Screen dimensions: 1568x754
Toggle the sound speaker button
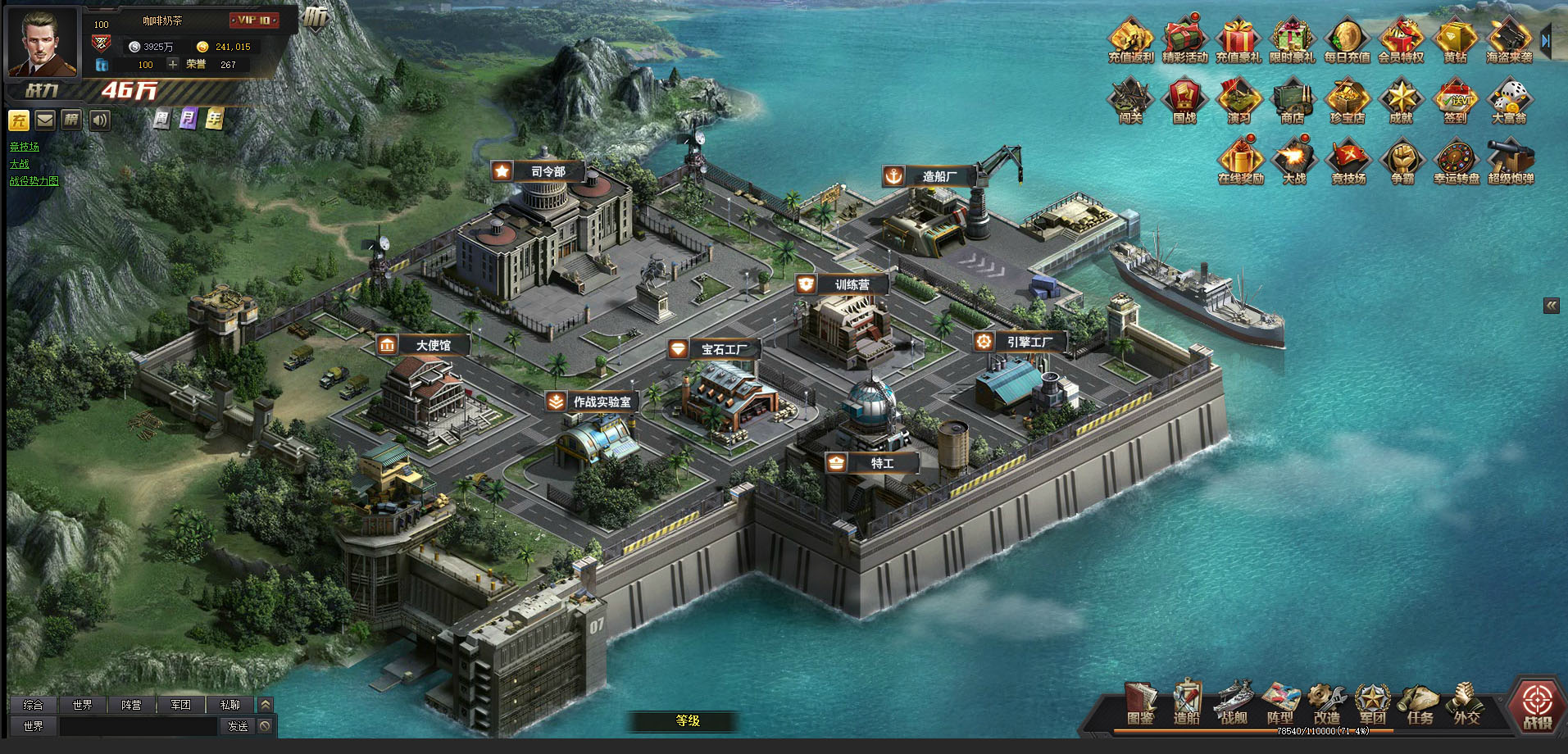pos(100,120)
